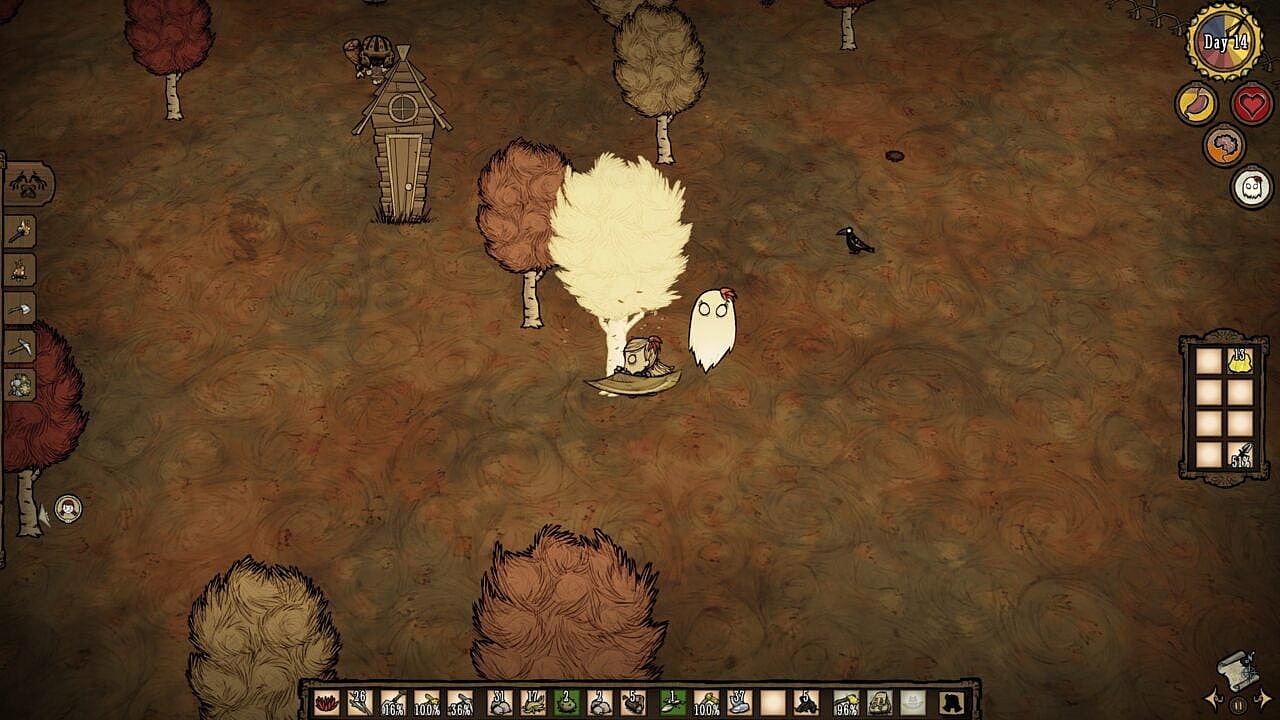Pick the twigs stack of 26

[x=359, y=702]
